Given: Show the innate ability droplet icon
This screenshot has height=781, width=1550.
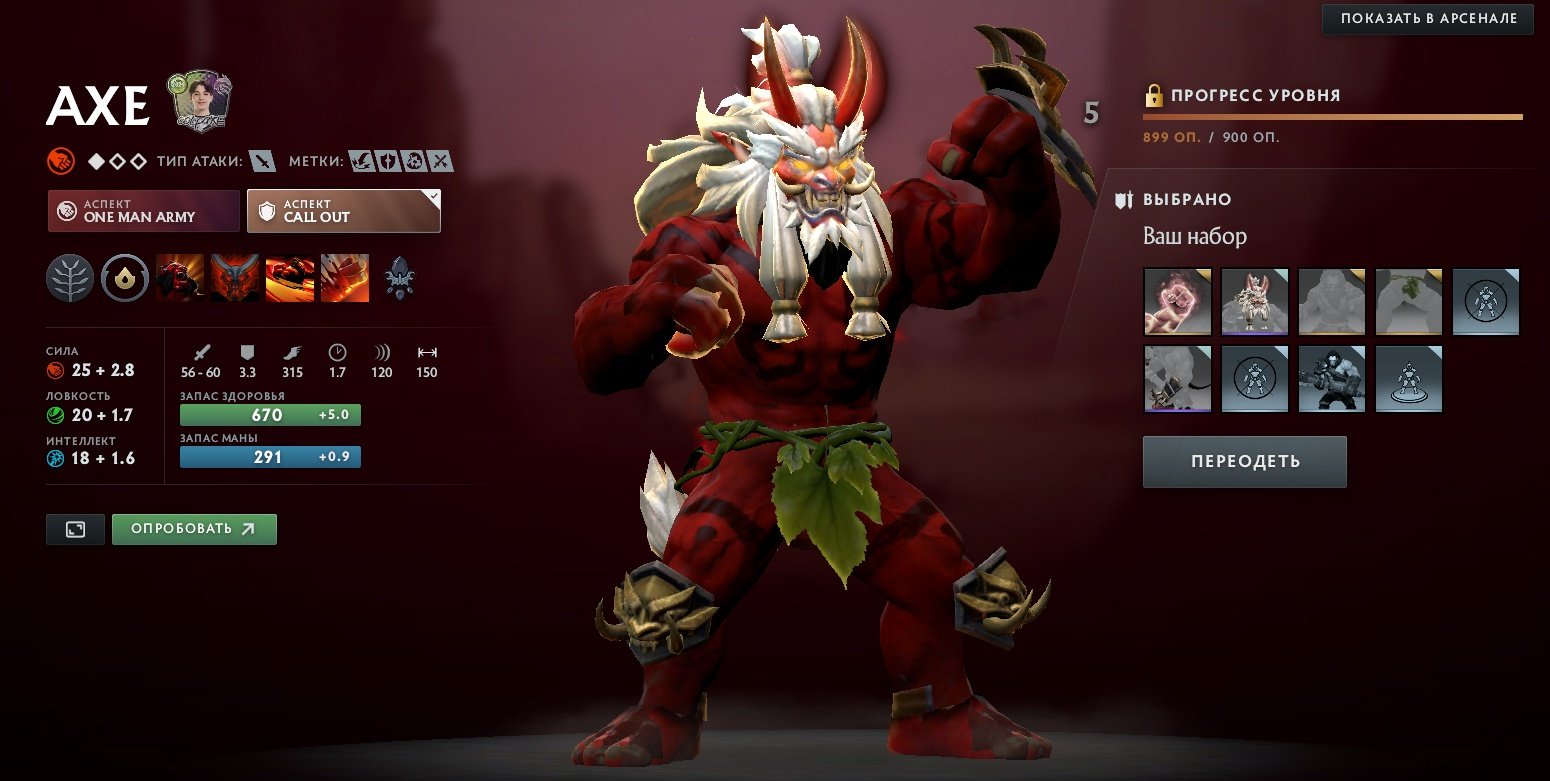Looking at the screenshot, I should [125, 278].
